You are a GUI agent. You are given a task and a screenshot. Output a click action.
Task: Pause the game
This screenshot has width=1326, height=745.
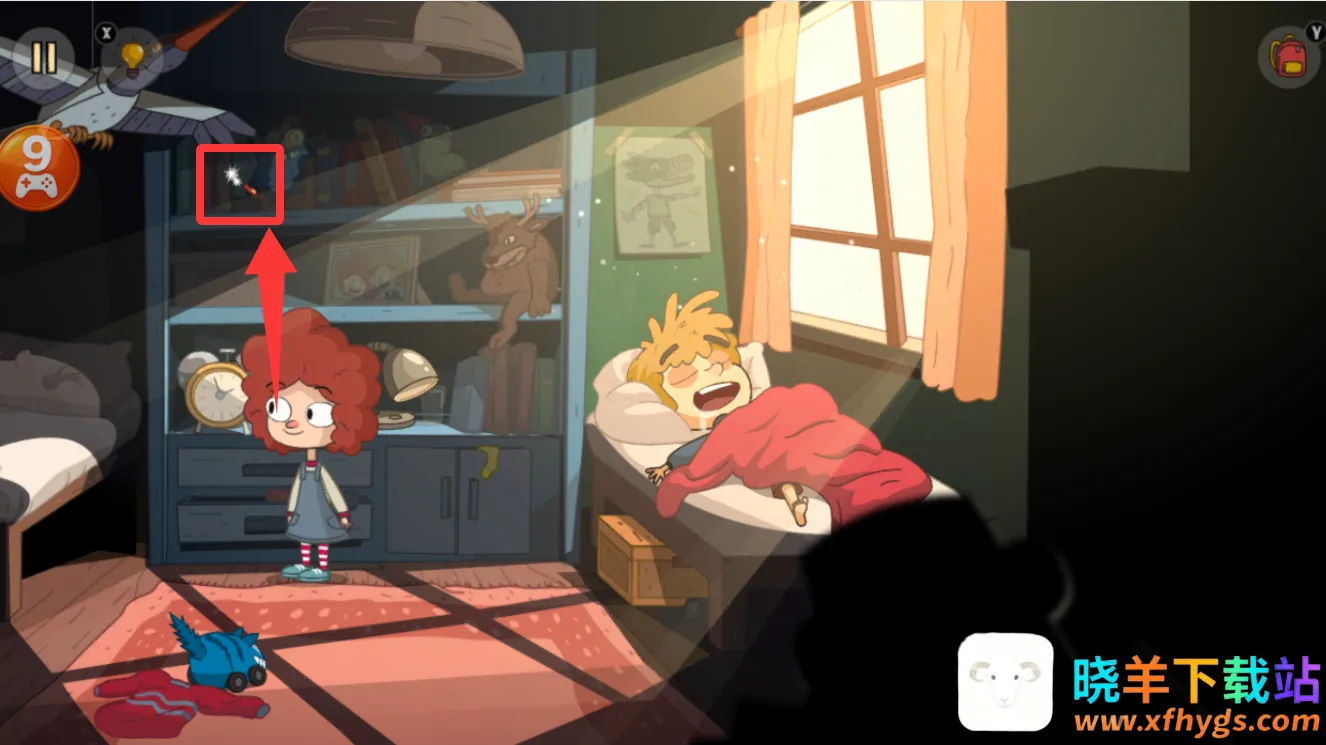pos(42,57)
